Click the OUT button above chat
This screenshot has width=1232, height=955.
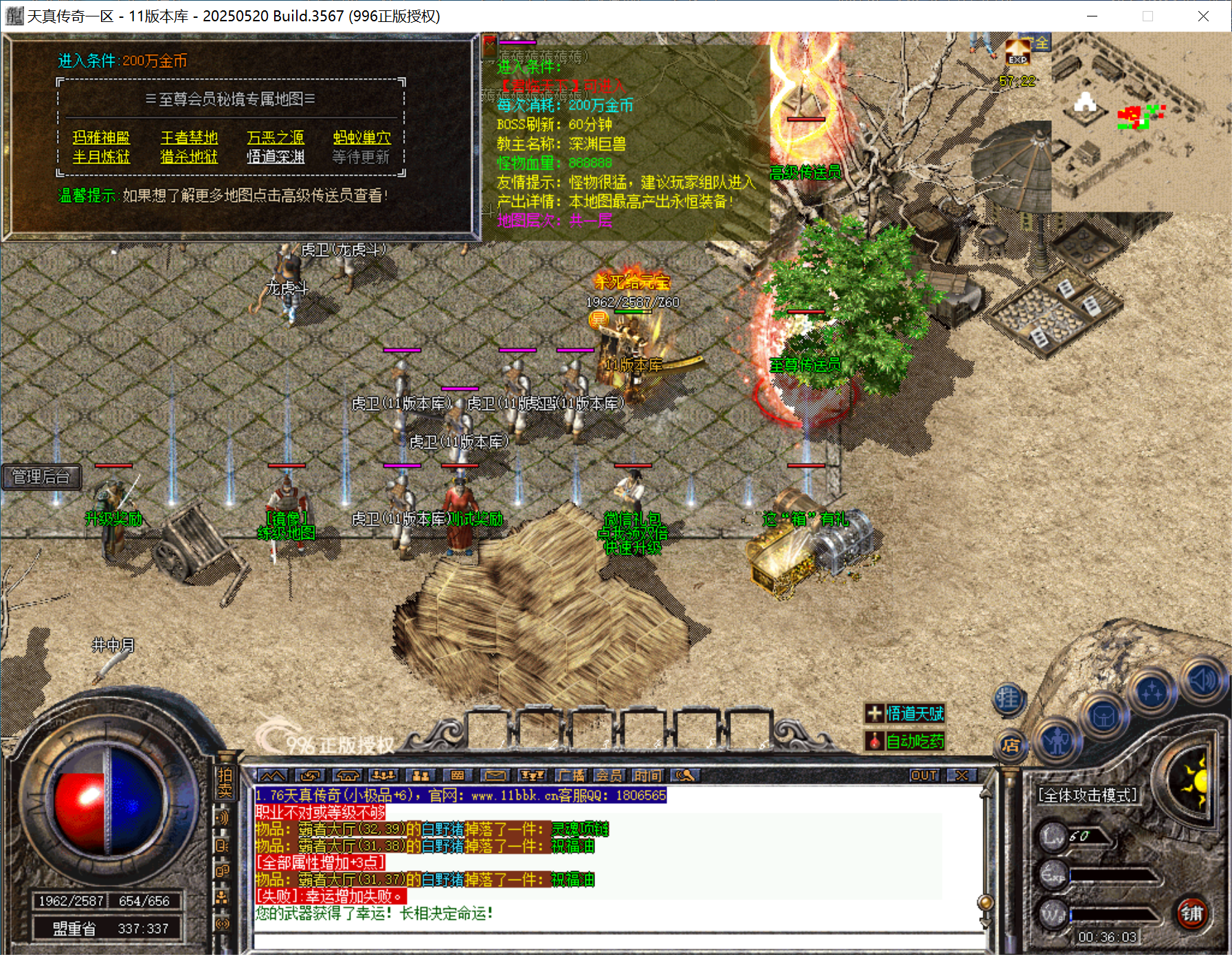923,776
